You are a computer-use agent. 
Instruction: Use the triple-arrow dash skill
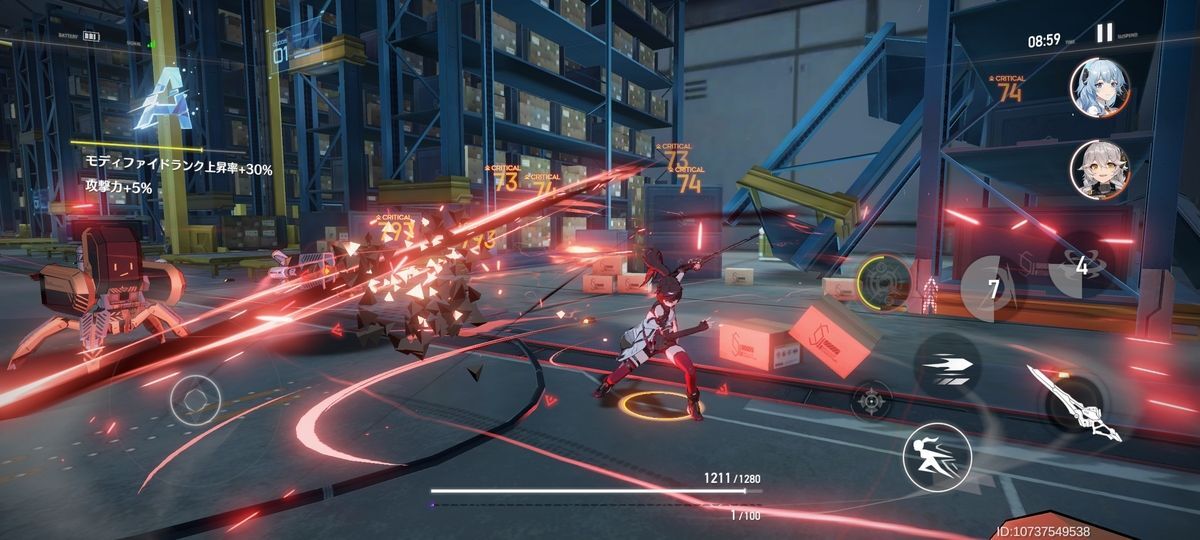[x=946, y=367]
